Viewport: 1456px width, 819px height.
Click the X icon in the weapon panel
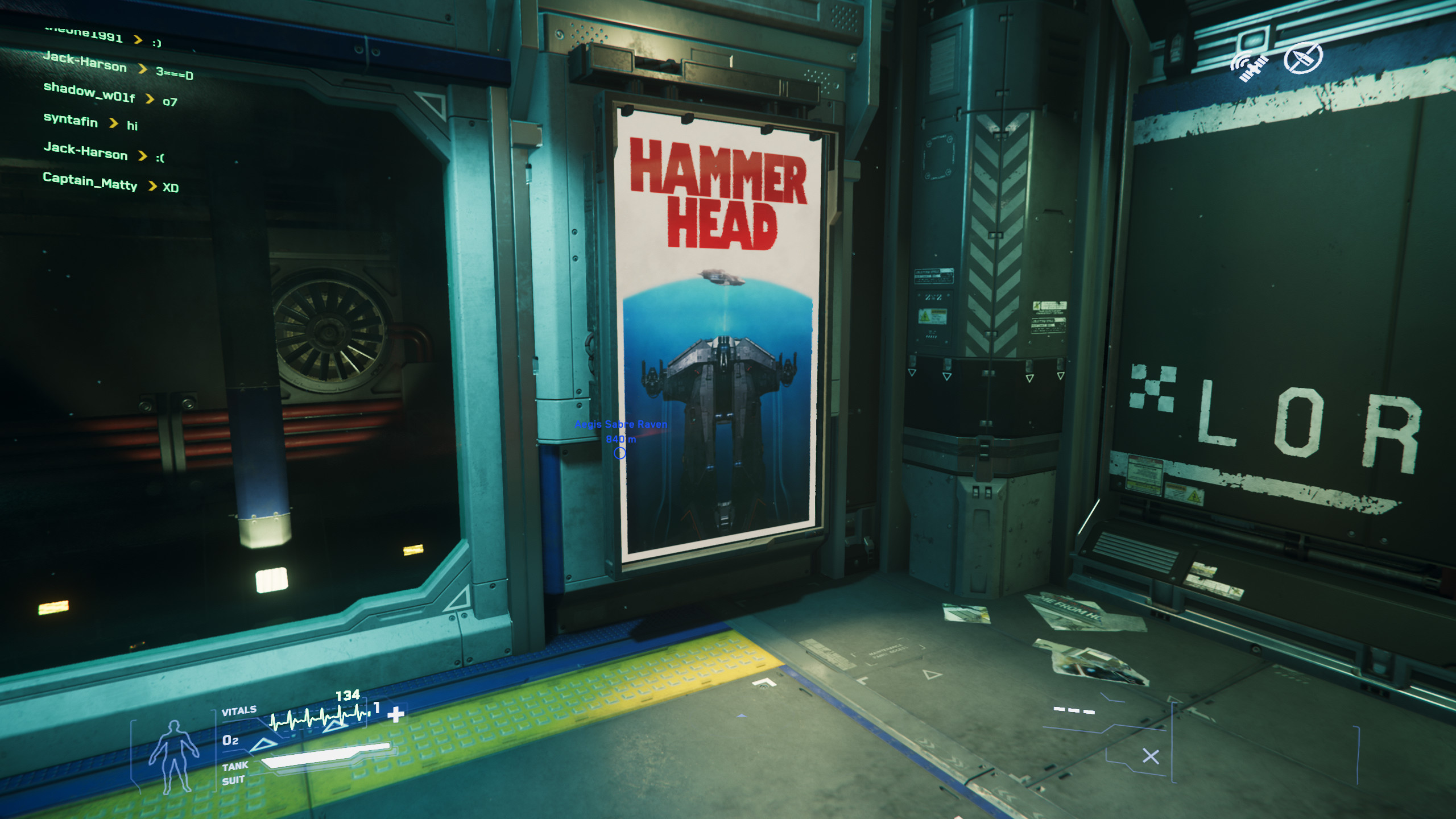point(1151,756)
